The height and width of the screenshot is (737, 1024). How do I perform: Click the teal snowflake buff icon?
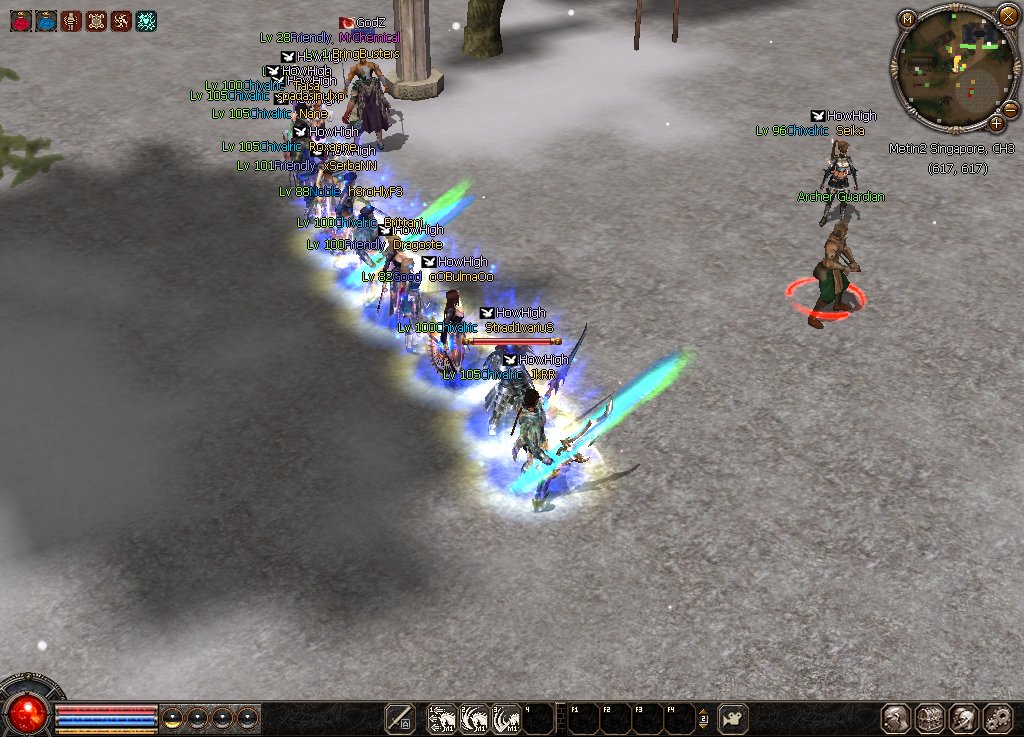tap(146, 20)
